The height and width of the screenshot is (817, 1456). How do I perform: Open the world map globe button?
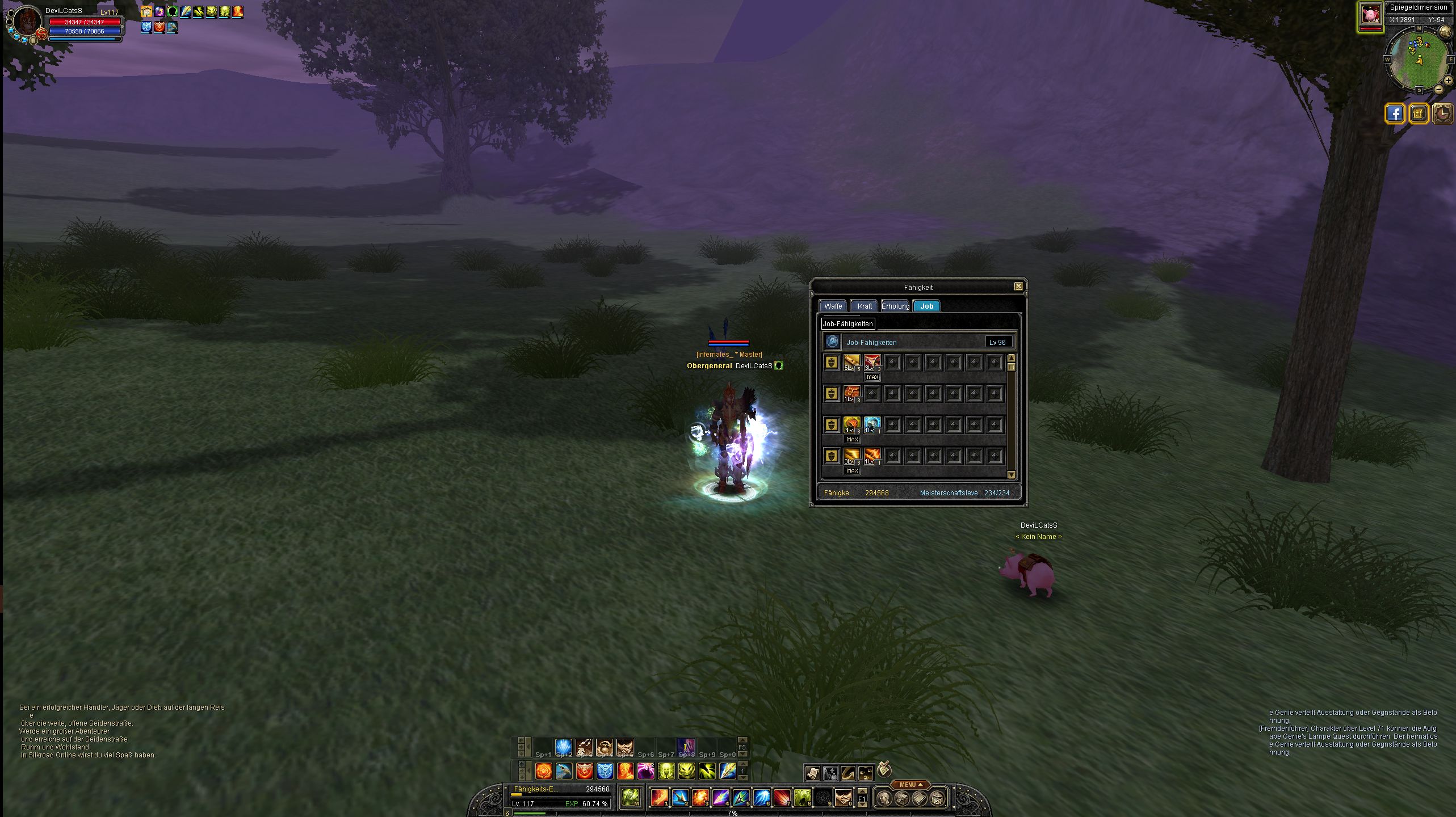click(1445, 31)
